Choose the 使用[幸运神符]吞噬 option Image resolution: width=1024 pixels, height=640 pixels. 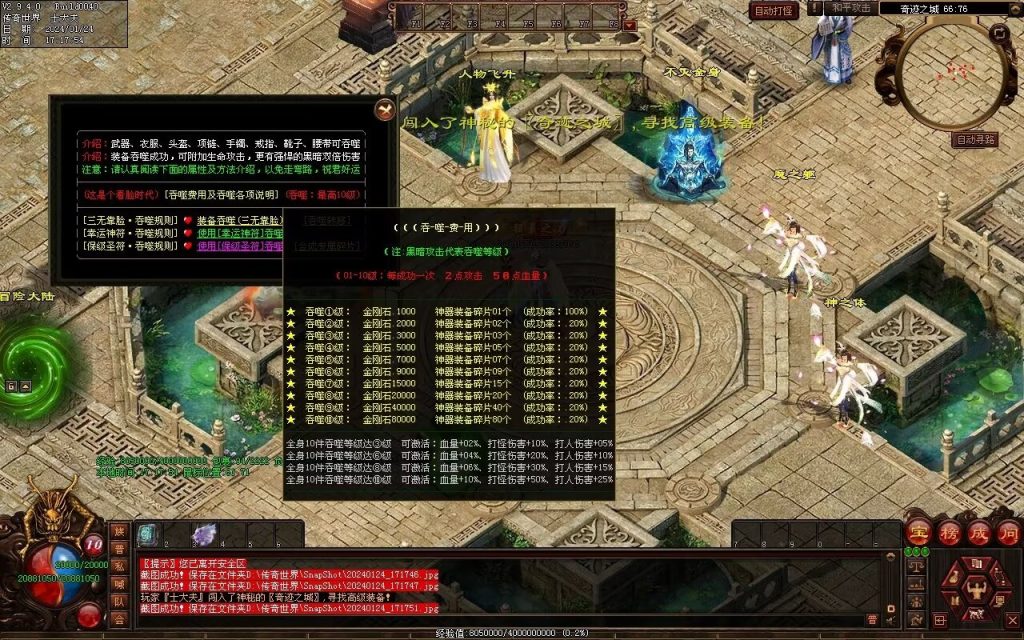point(246,233)
